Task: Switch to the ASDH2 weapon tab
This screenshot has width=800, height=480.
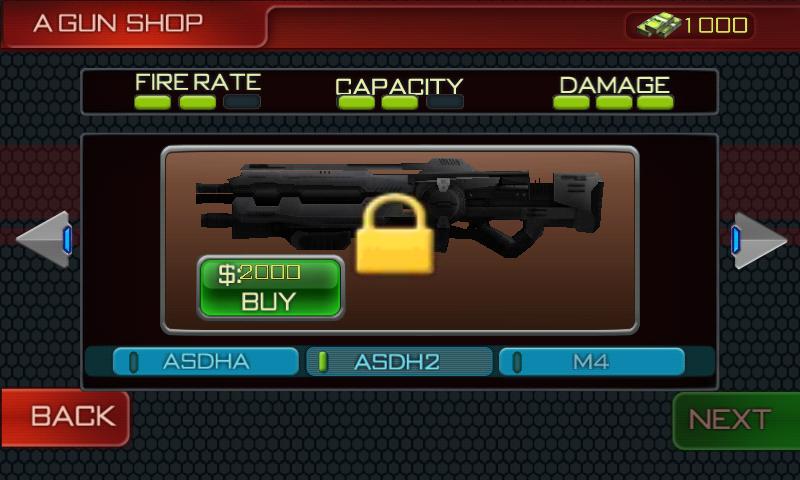Action: [399, 361]
